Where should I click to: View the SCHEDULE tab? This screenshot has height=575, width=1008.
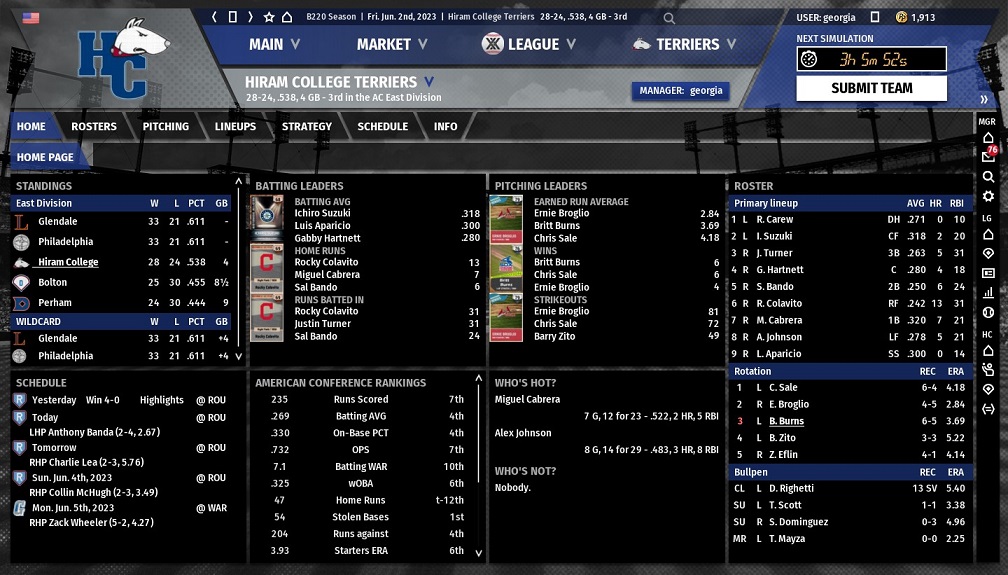(x=382, y=127)
